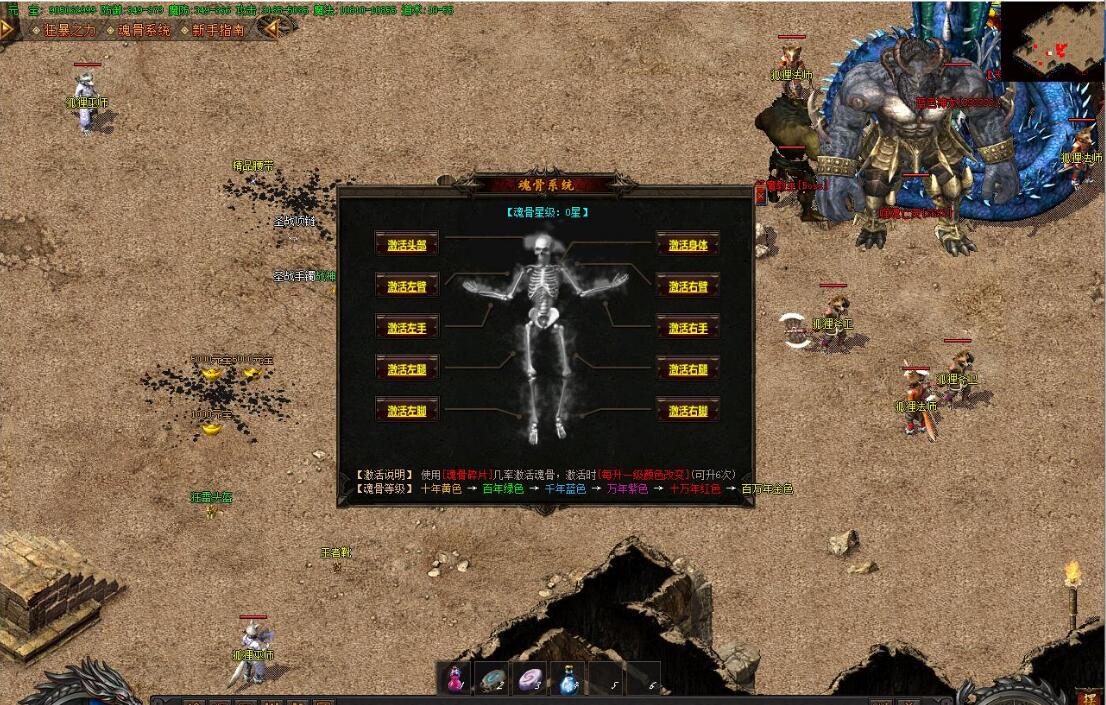Use the blue potion in the hotbar

567,678
